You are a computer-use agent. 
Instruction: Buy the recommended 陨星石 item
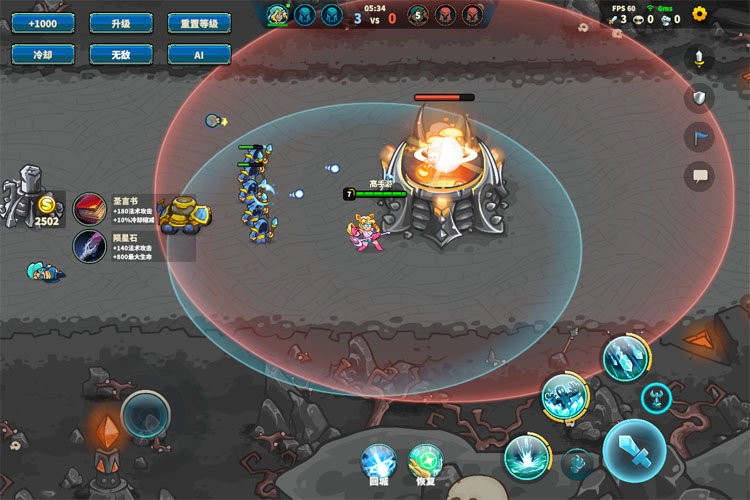[90, 245]
